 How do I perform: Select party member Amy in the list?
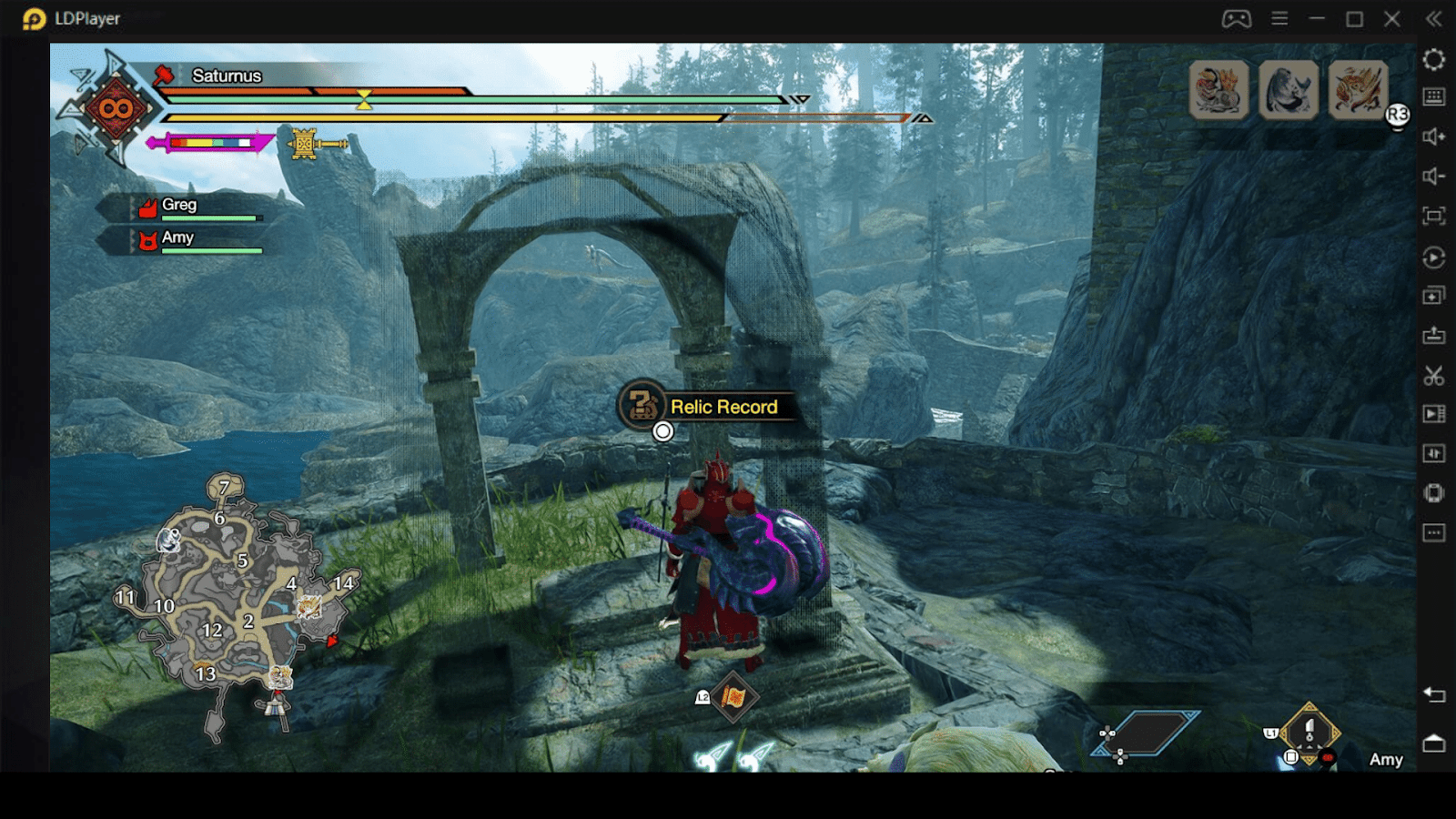[177, 238]
